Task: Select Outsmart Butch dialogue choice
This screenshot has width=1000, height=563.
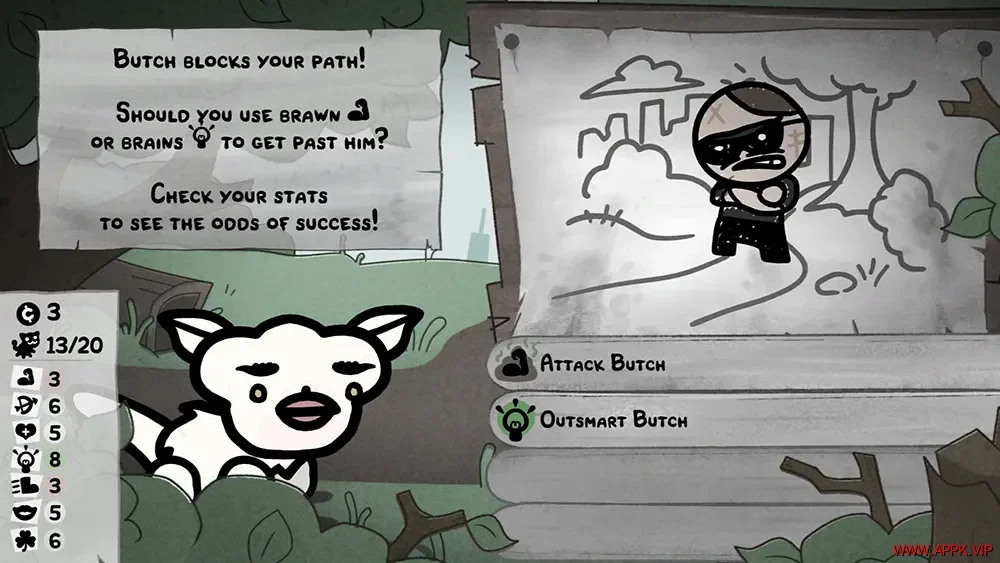Action: pos(613,421)
